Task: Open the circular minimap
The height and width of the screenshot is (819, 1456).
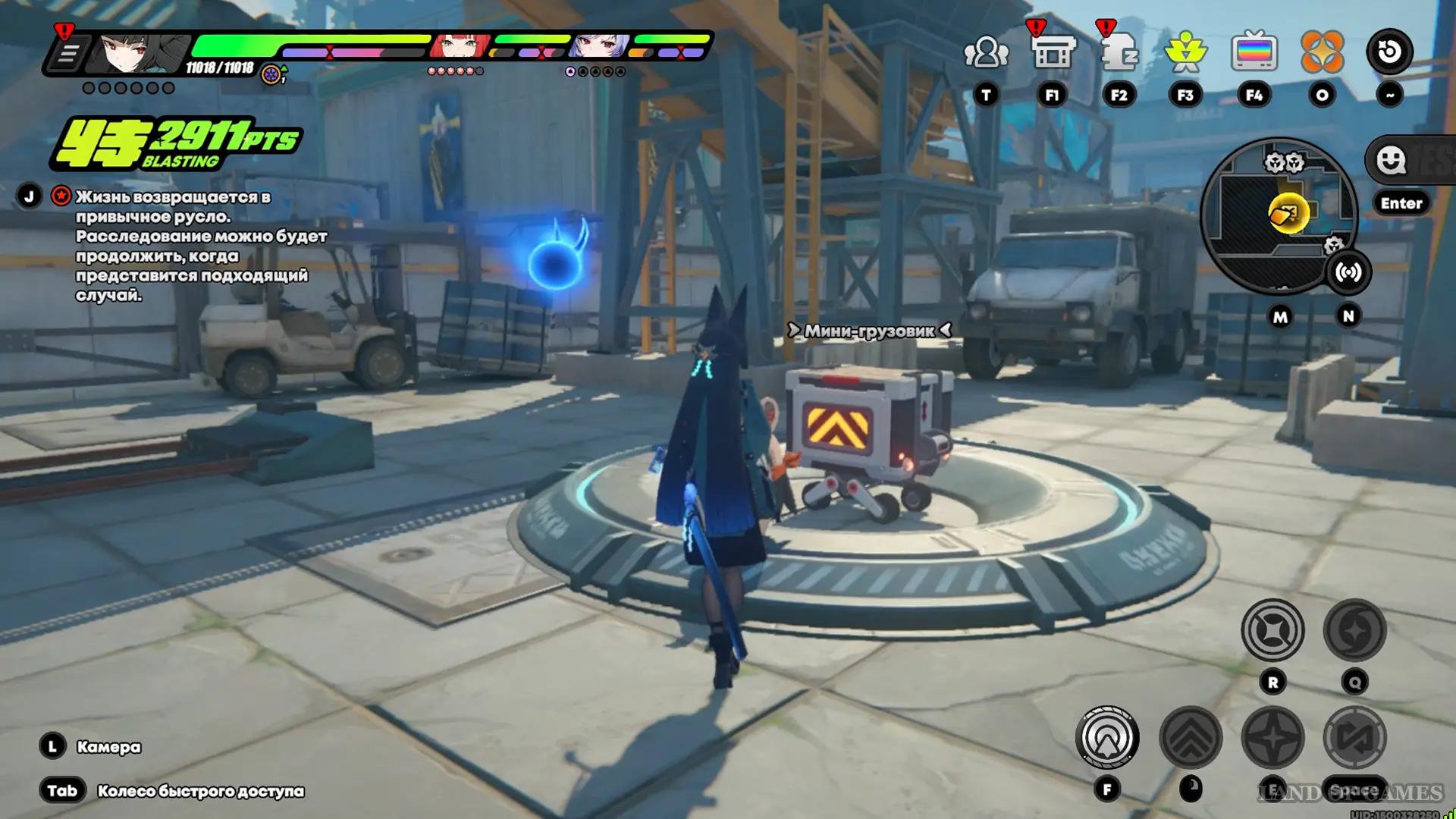Action: (x=1279, y=215)
